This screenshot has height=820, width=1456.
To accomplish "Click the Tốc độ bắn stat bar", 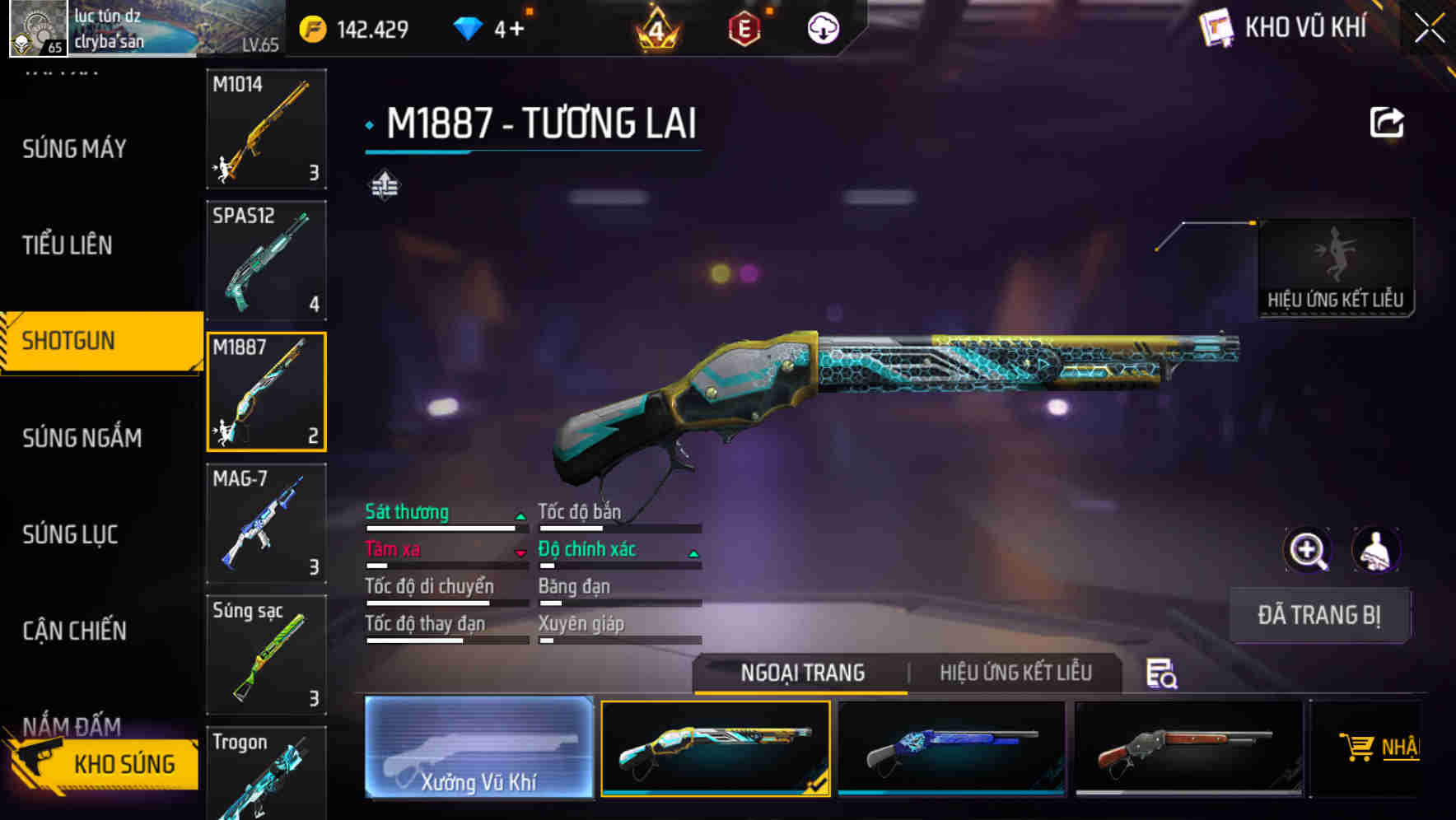I will [618, 527].
